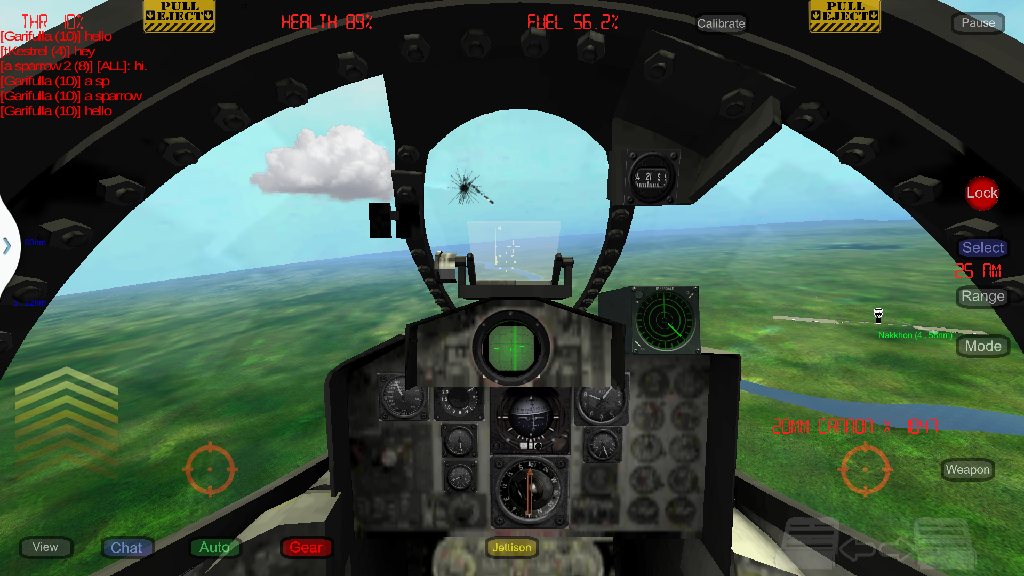
Task: Toggle landing Gear
Action: 306,547
